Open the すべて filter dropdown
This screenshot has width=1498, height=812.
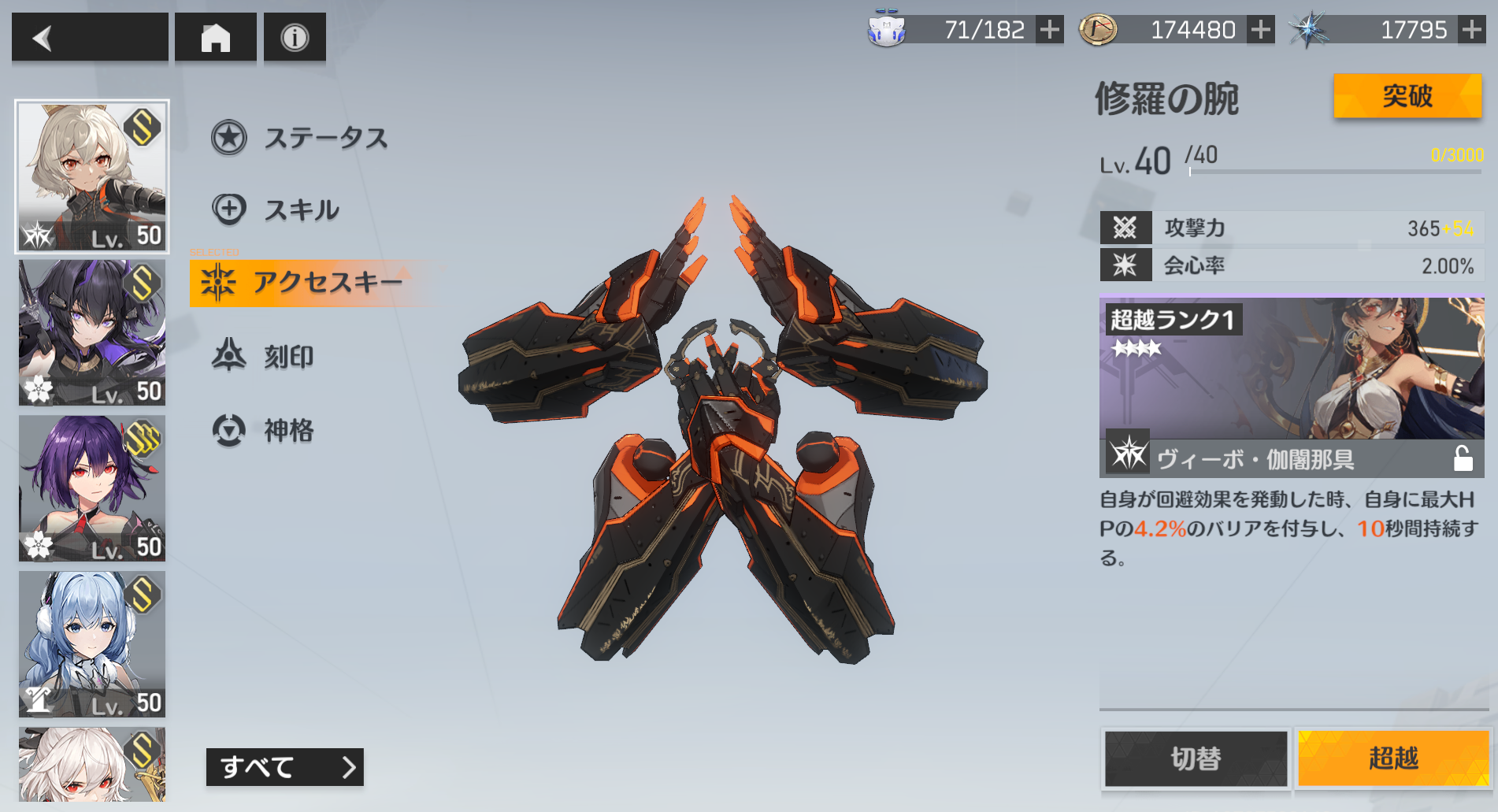pyautogui.click(x=284, y=766)
